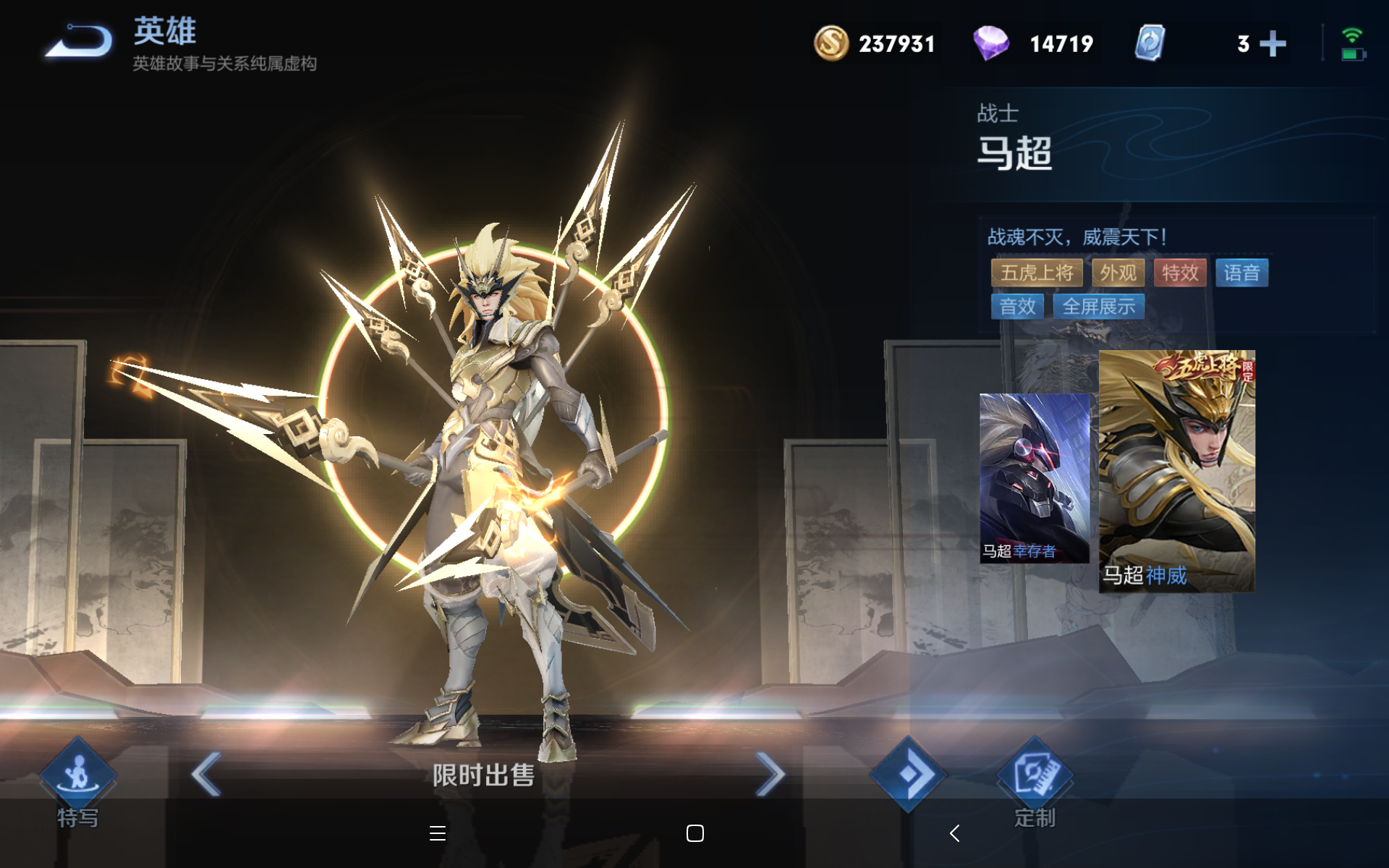Tap the blue diamond arrow button

pos(908,774)
